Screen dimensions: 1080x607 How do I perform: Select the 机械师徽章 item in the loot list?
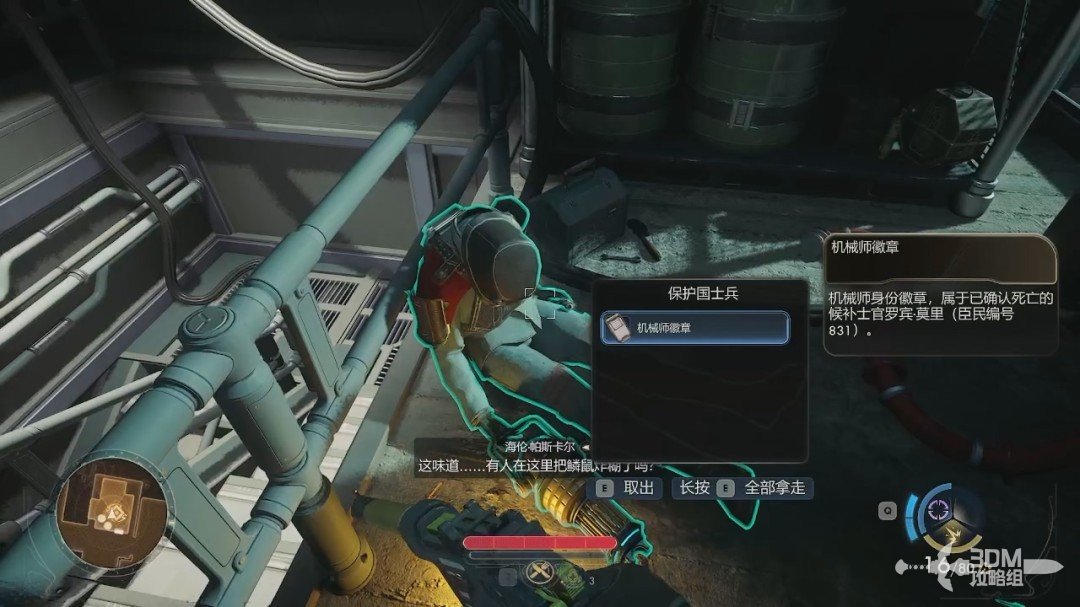tap(696, 328)
